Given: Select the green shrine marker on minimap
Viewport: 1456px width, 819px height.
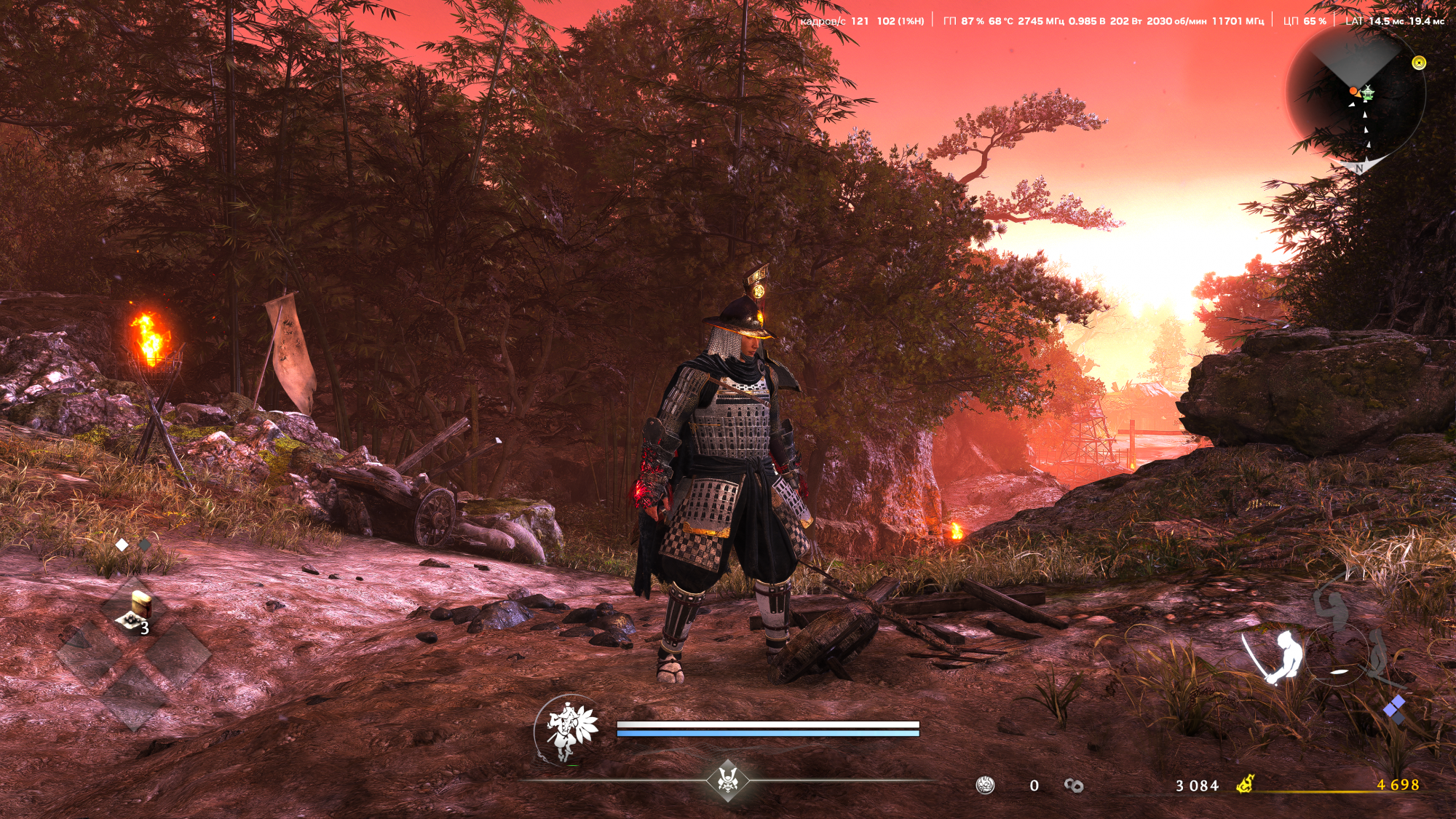Looking at the screenshot, I should [x=1368, y=92].
